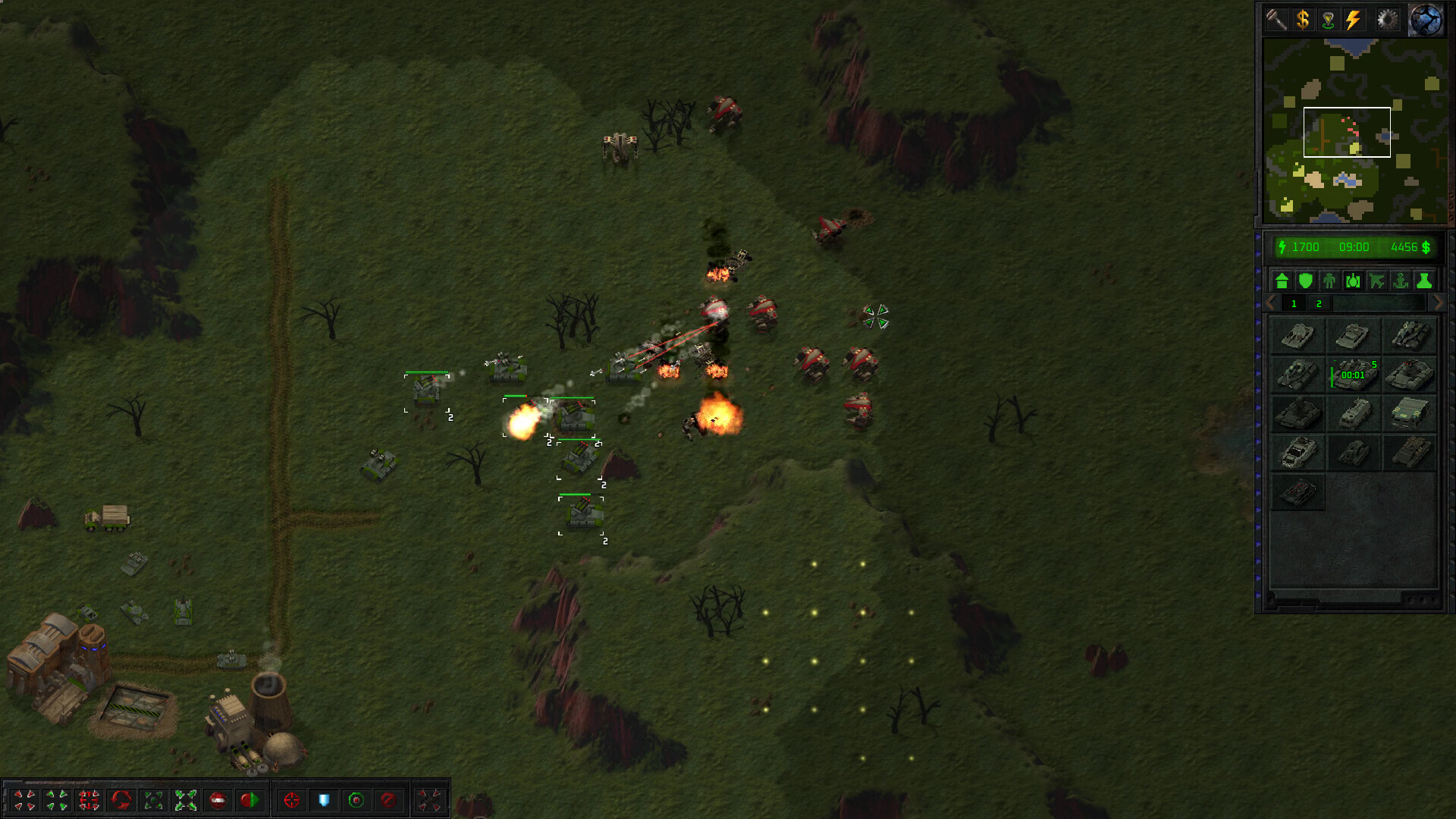This screenshot has width=1456, height=819.
Task: Switch to the shield defenses tab
Action: pyautogui.click(x=1305, y=281)
